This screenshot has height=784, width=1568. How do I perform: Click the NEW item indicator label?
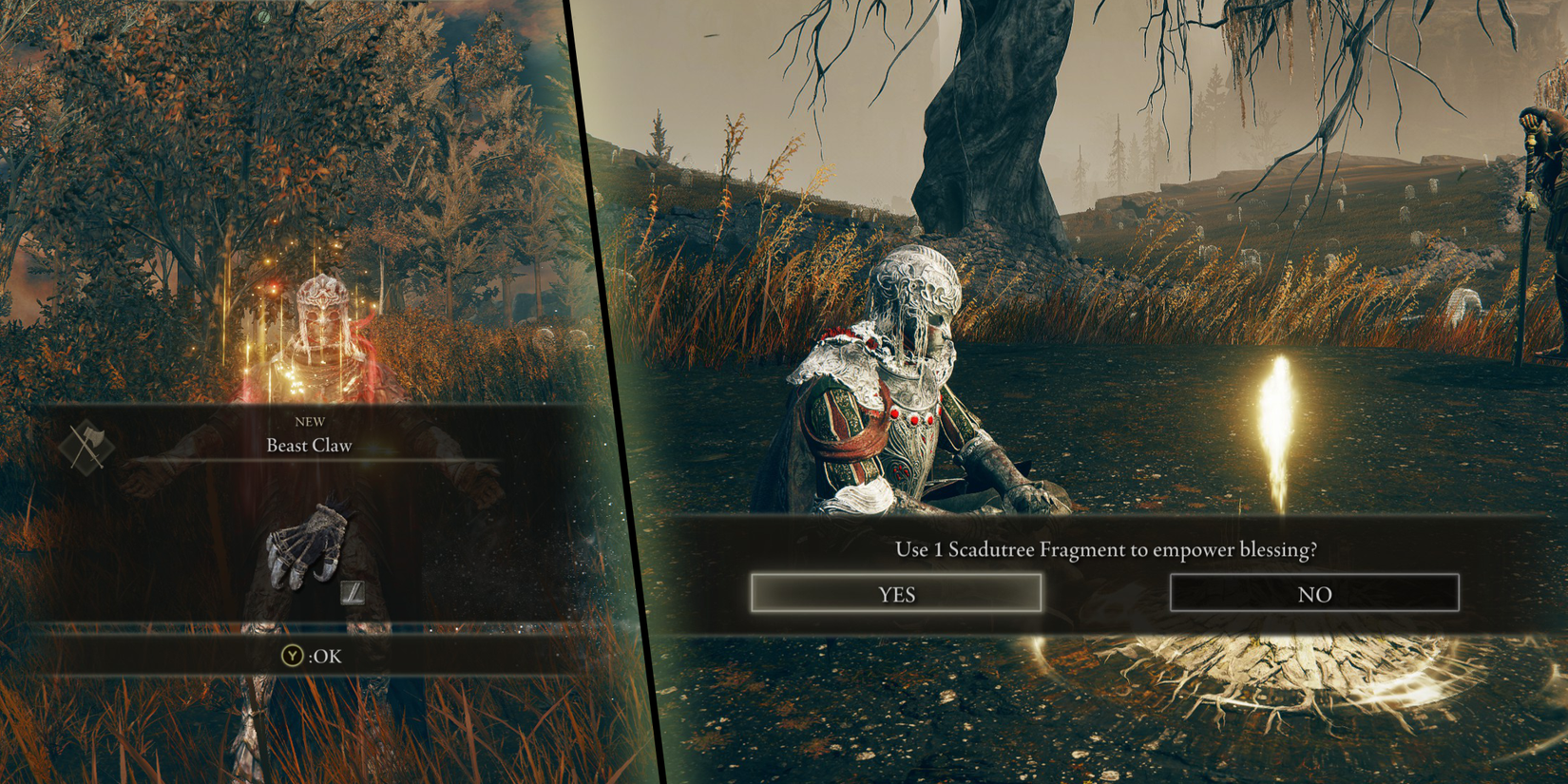[311, 421]
